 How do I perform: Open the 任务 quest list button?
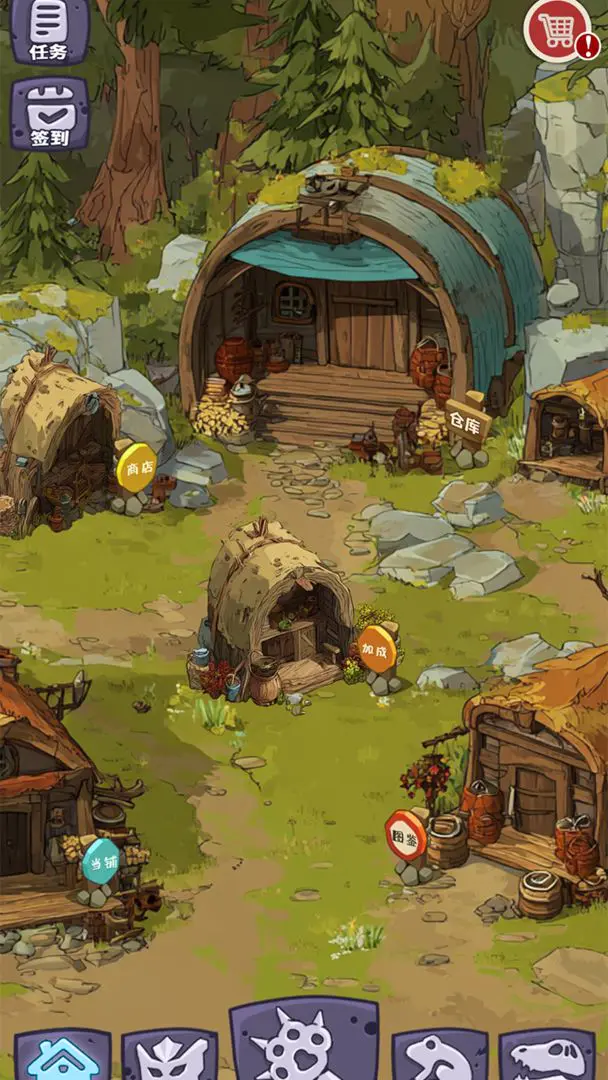[x=50, y=29]
